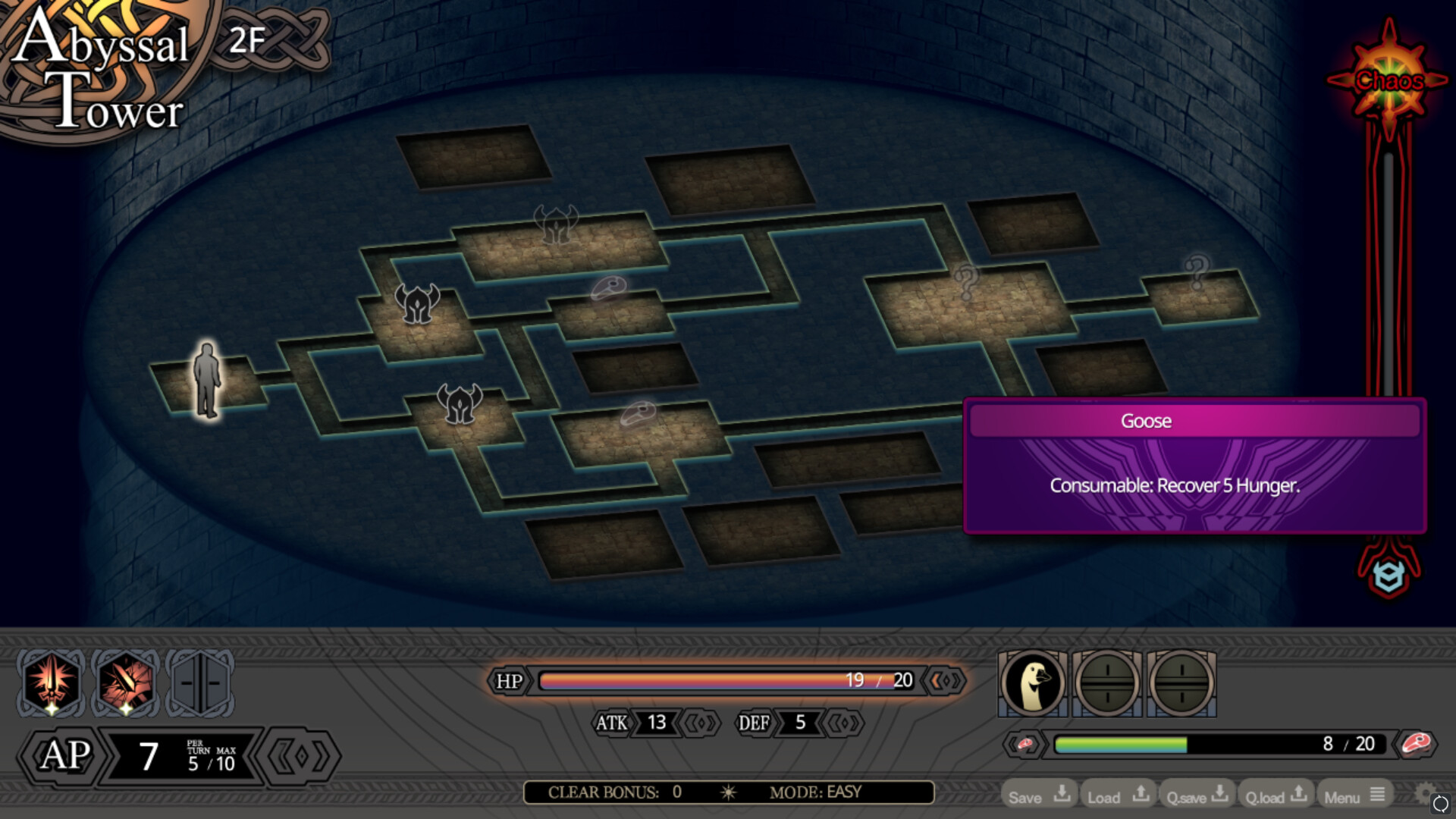Click the chevron diamond beside the AP counter
Image resolution: width=1456 pixels, height=819 pixels.
302,755
